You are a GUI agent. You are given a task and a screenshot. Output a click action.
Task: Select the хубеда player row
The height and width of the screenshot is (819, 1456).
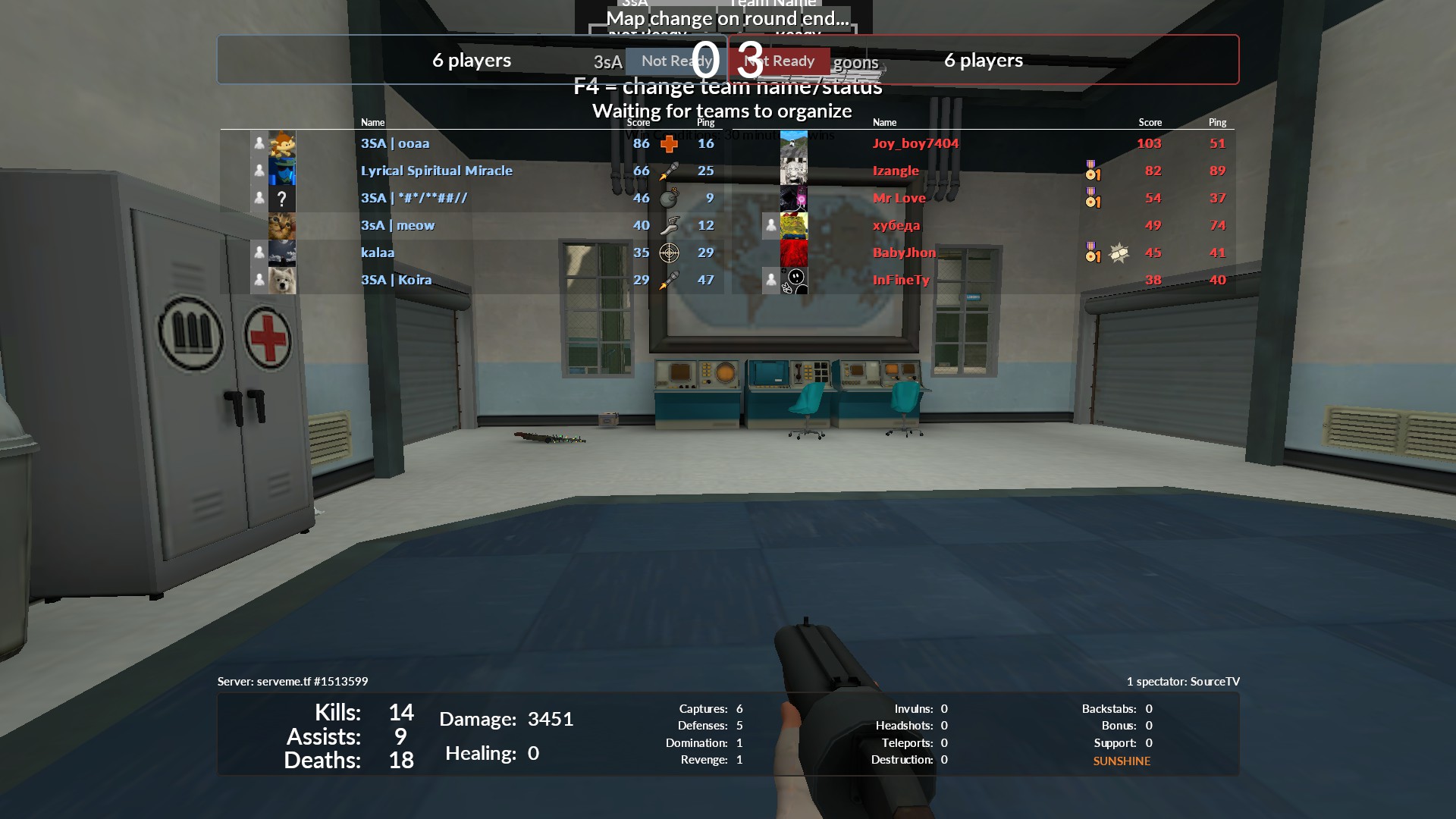click(x=896, y=225)
